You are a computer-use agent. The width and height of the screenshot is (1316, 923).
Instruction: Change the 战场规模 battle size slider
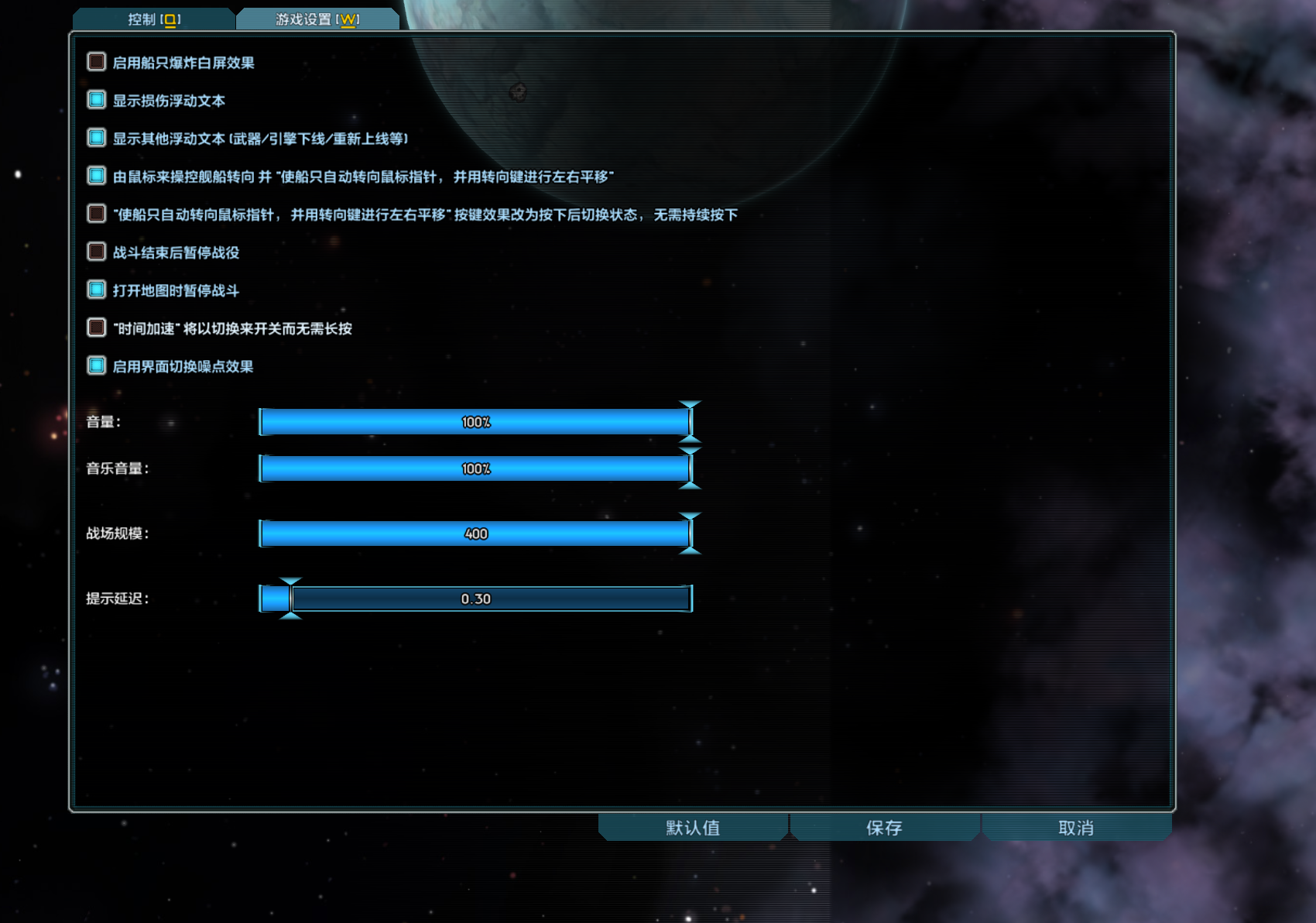pyautogui.click(x=476, y=533)
